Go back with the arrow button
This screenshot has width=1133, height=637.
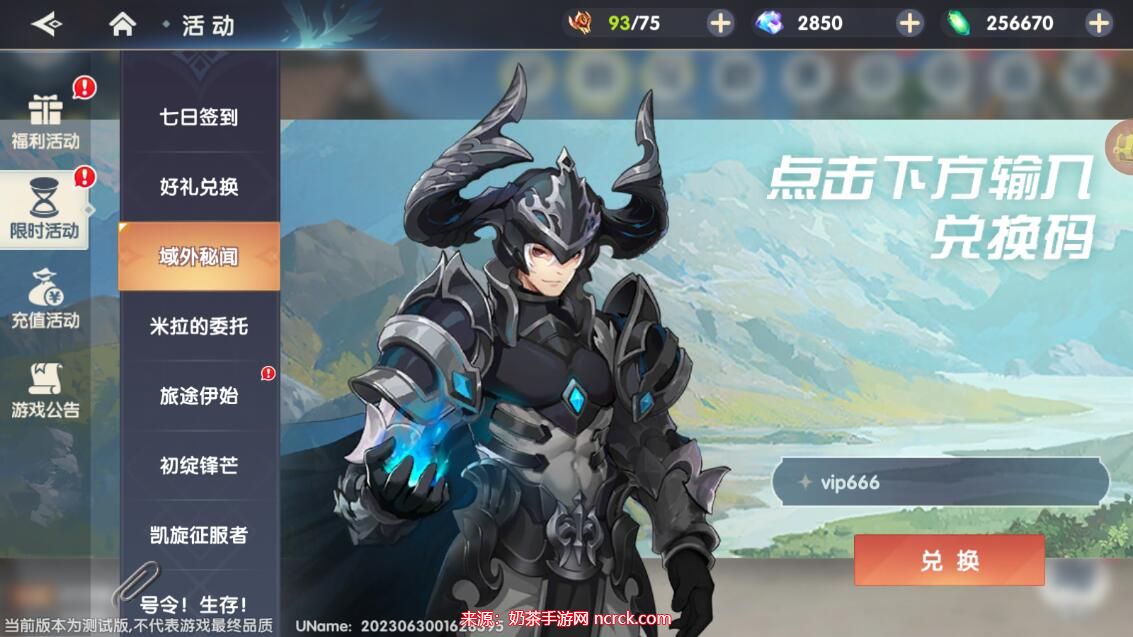click(x=45, y=24)
